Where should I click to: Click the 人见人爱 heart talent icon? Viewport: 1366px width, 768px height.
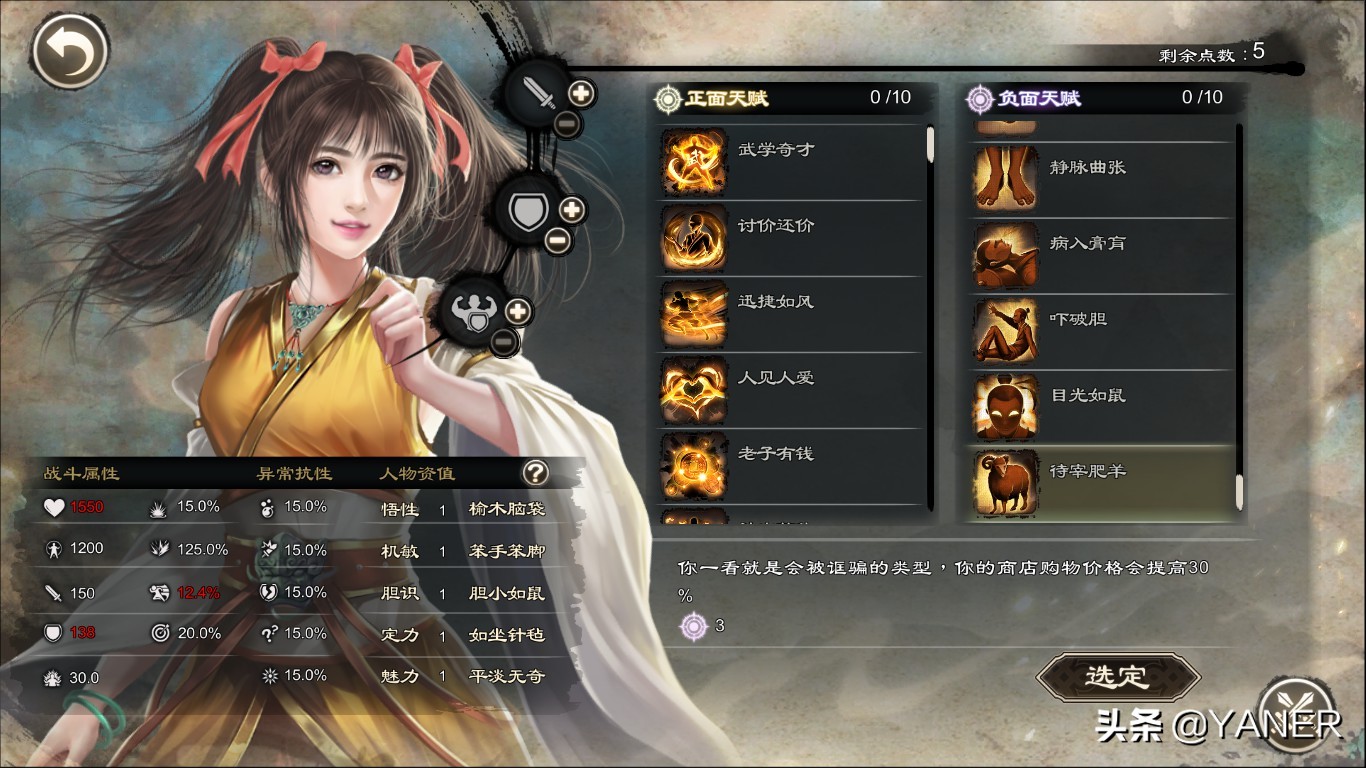pyautogui.click(x=693, y=391)
